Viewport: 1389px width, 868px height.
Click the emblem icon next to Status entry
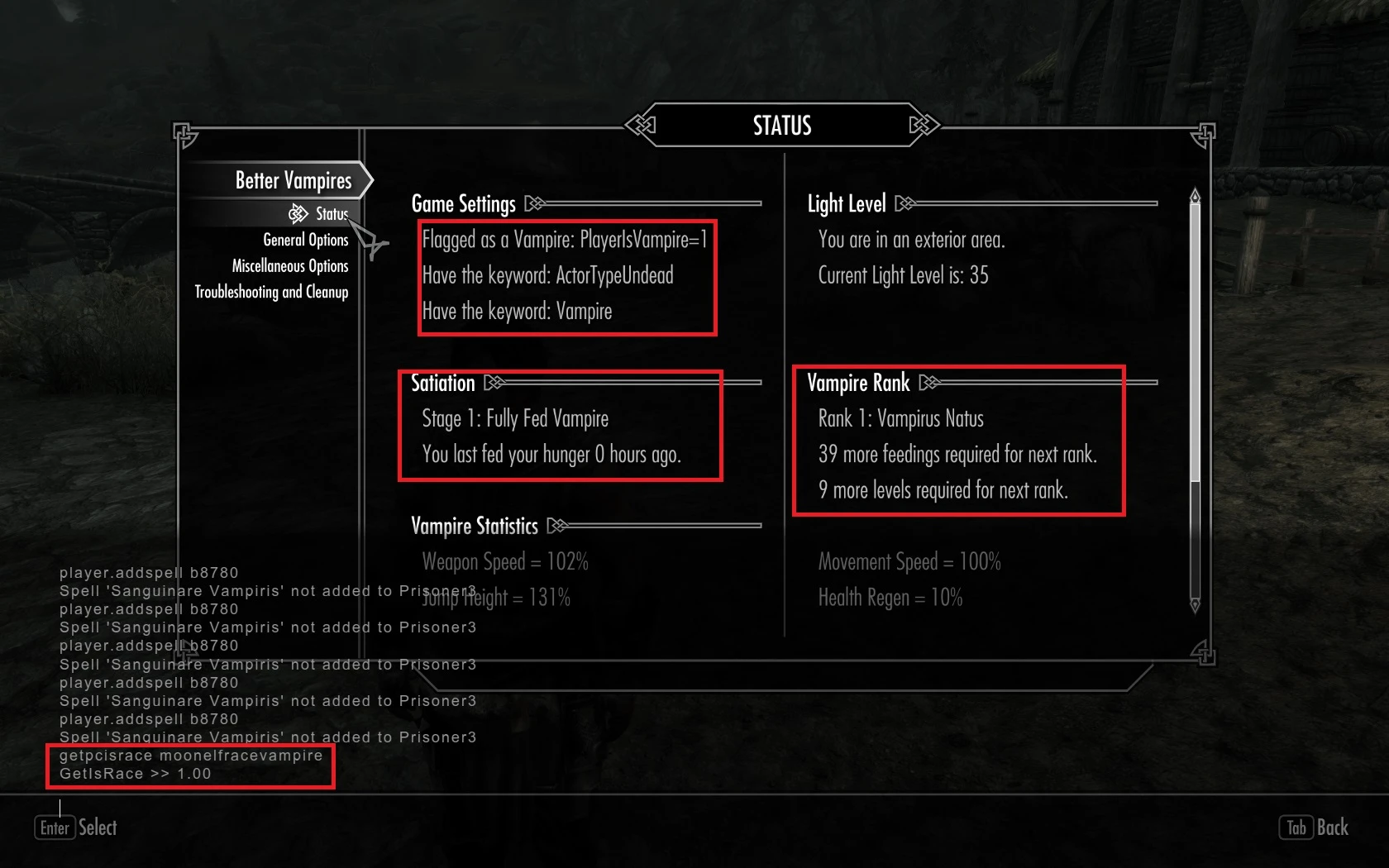tap(299, 213)
